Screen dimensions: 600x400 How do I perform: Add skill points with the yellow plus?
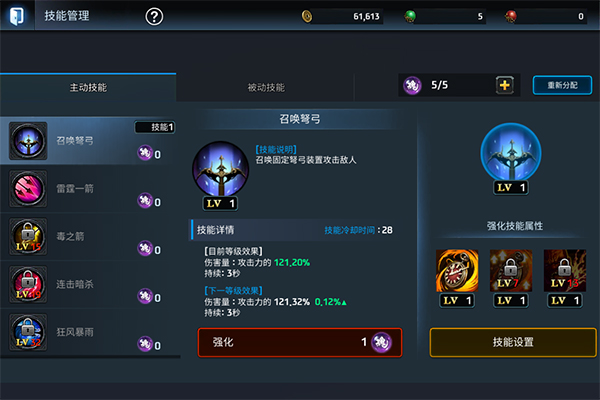click(x=505, y=86)
